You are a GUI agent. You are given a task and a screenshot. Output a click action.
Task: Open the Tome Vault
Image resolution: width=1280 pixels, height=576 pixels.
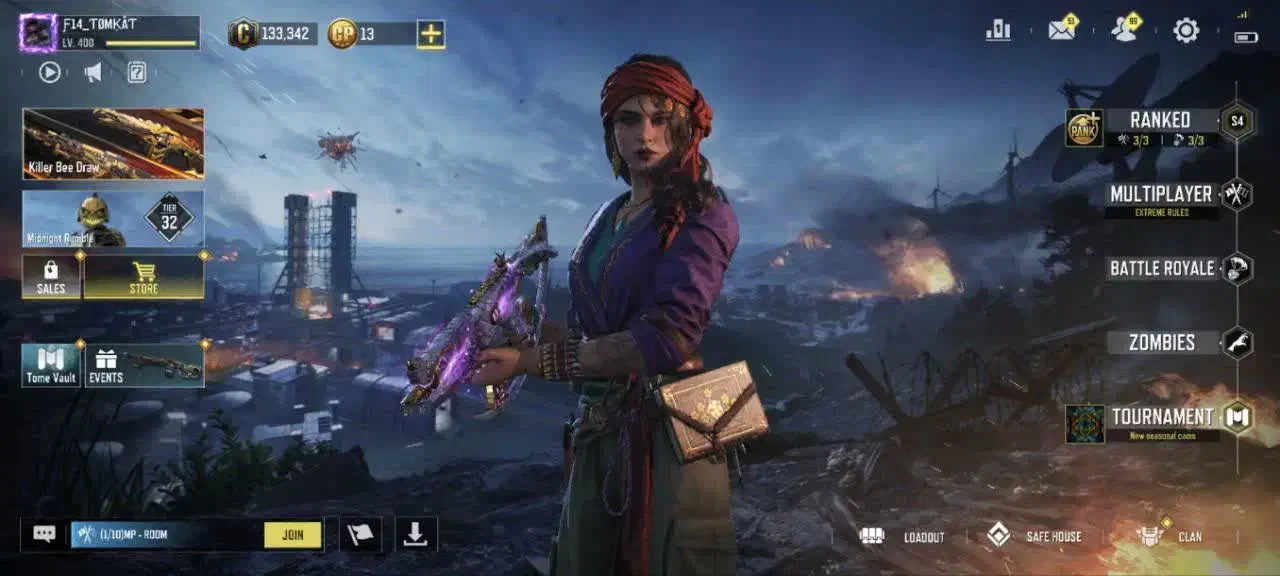(x=51, y=365)
